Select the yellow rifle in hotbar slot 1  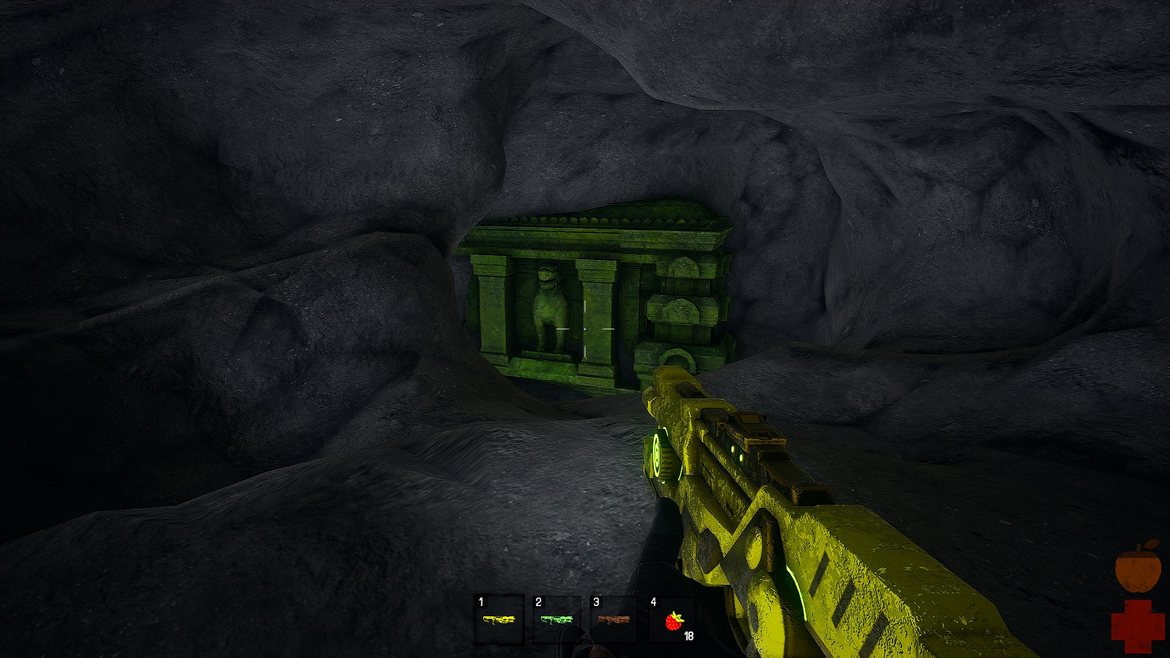499,620
